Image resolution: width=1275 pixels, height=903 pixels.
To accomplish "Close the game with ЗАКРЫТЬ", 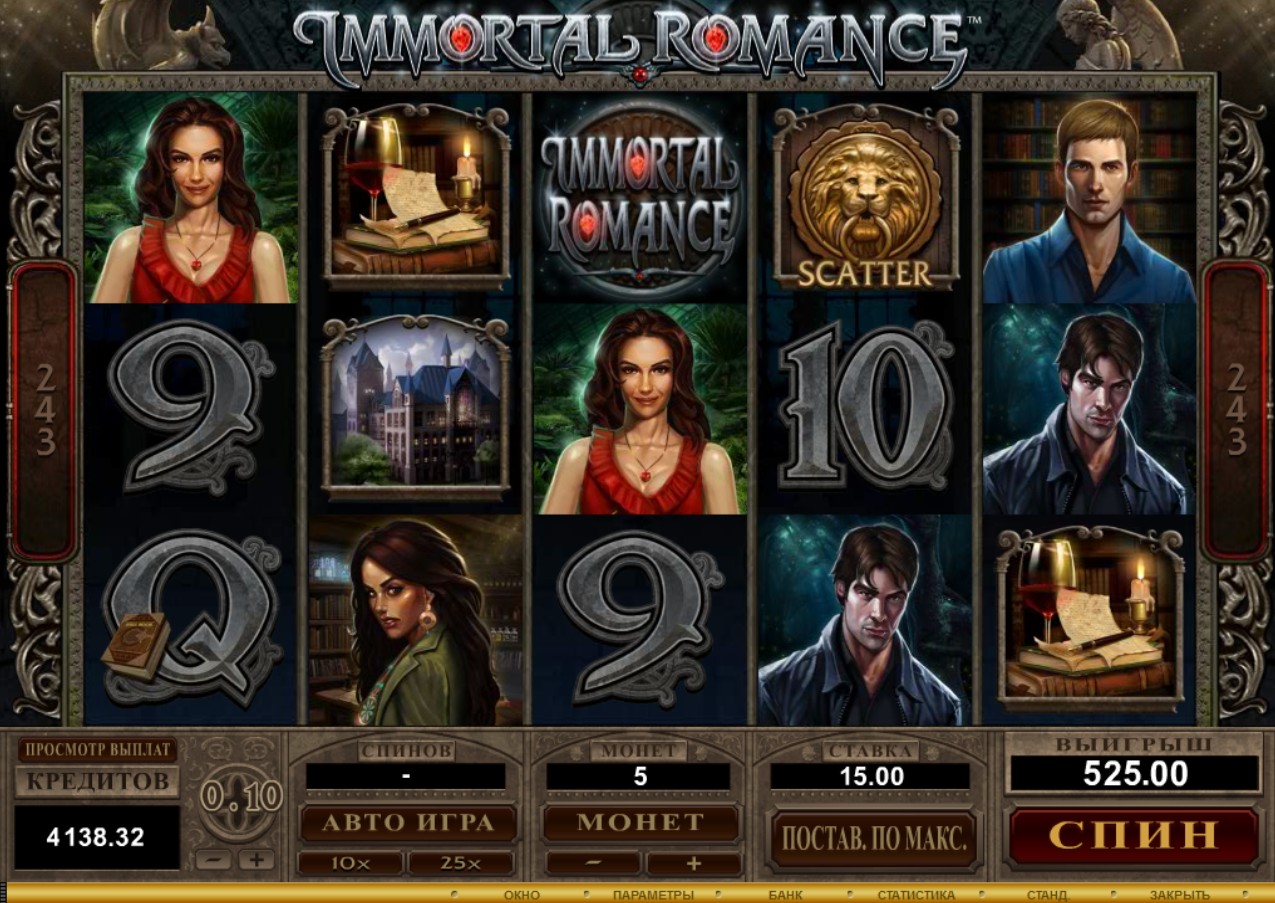I will tap(1179, 895).
